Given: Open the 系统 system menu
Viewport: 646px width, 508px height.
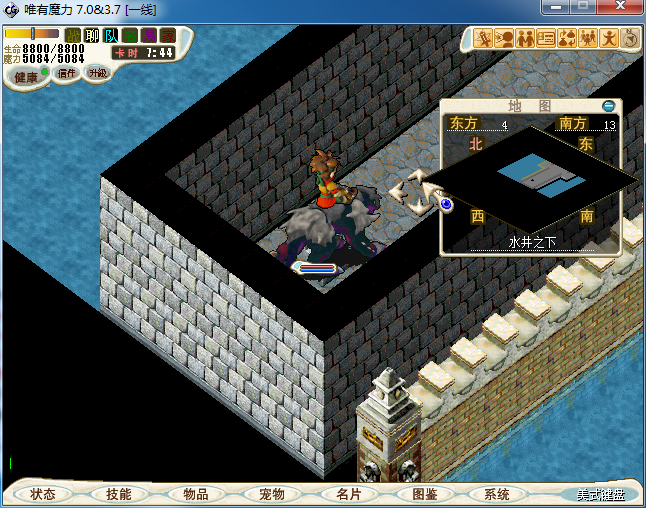Looking at the screenshot, I should tap(497, 494).
